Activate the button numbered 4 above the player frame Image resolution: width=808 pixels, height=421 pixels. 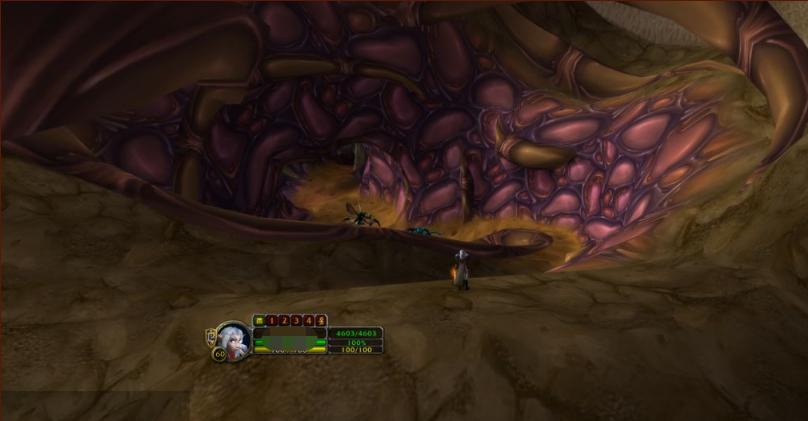308,320
